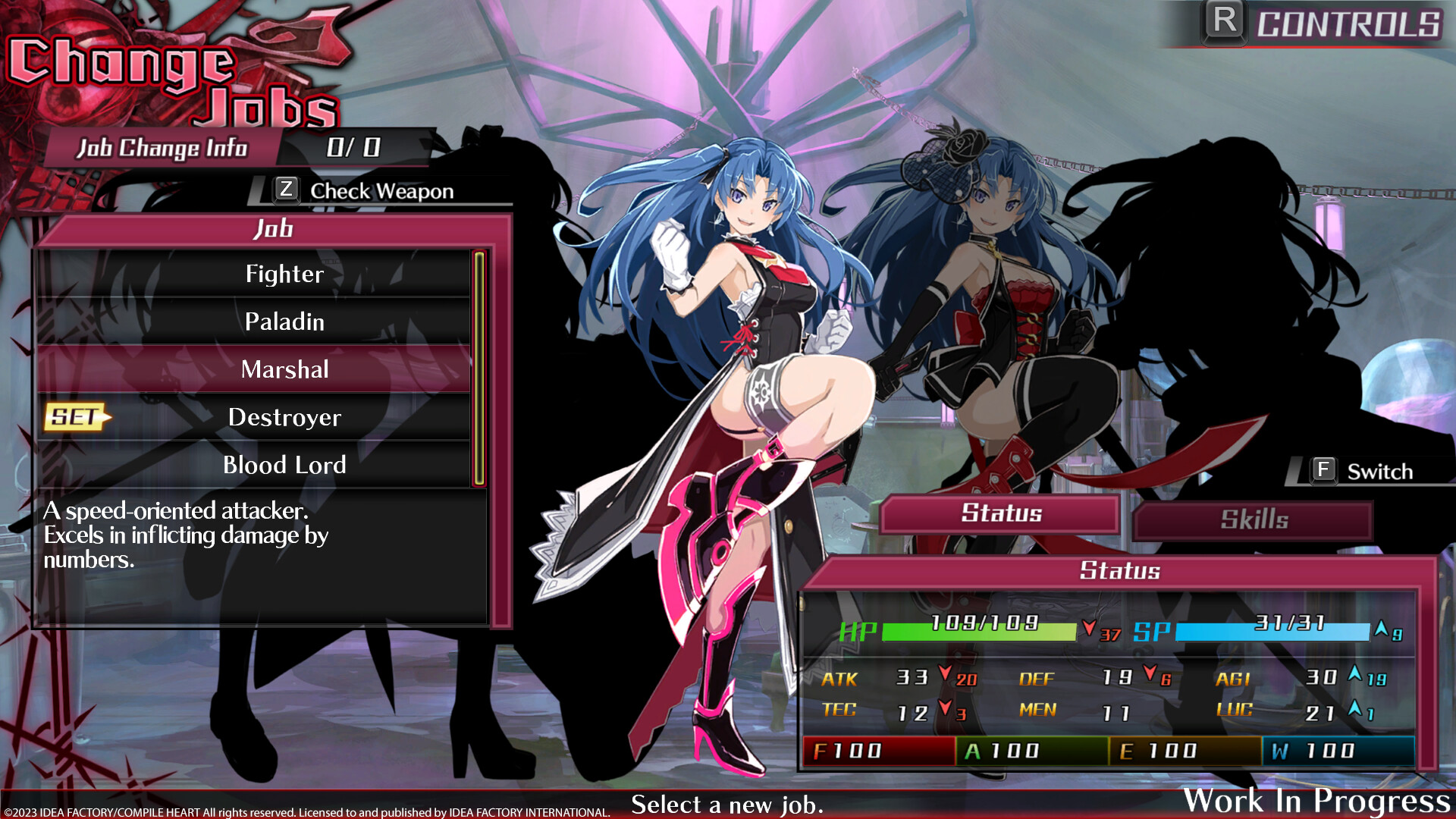Select the Marshal job
The image size is (1456, 819).
point(284,370)
